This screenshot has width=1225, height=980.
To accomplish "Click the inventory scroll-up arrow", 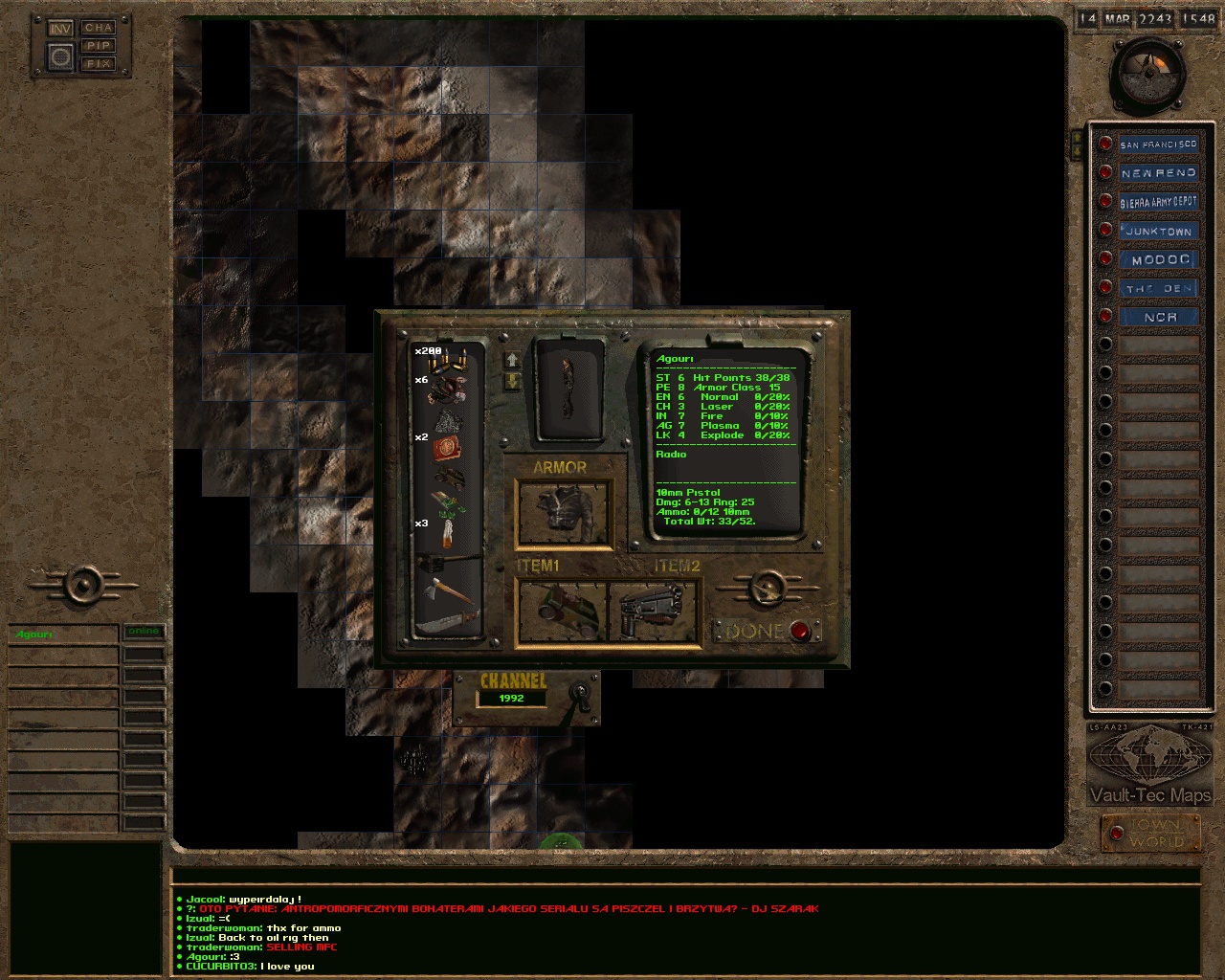I will pyautogui.click(x=513, y=360).
